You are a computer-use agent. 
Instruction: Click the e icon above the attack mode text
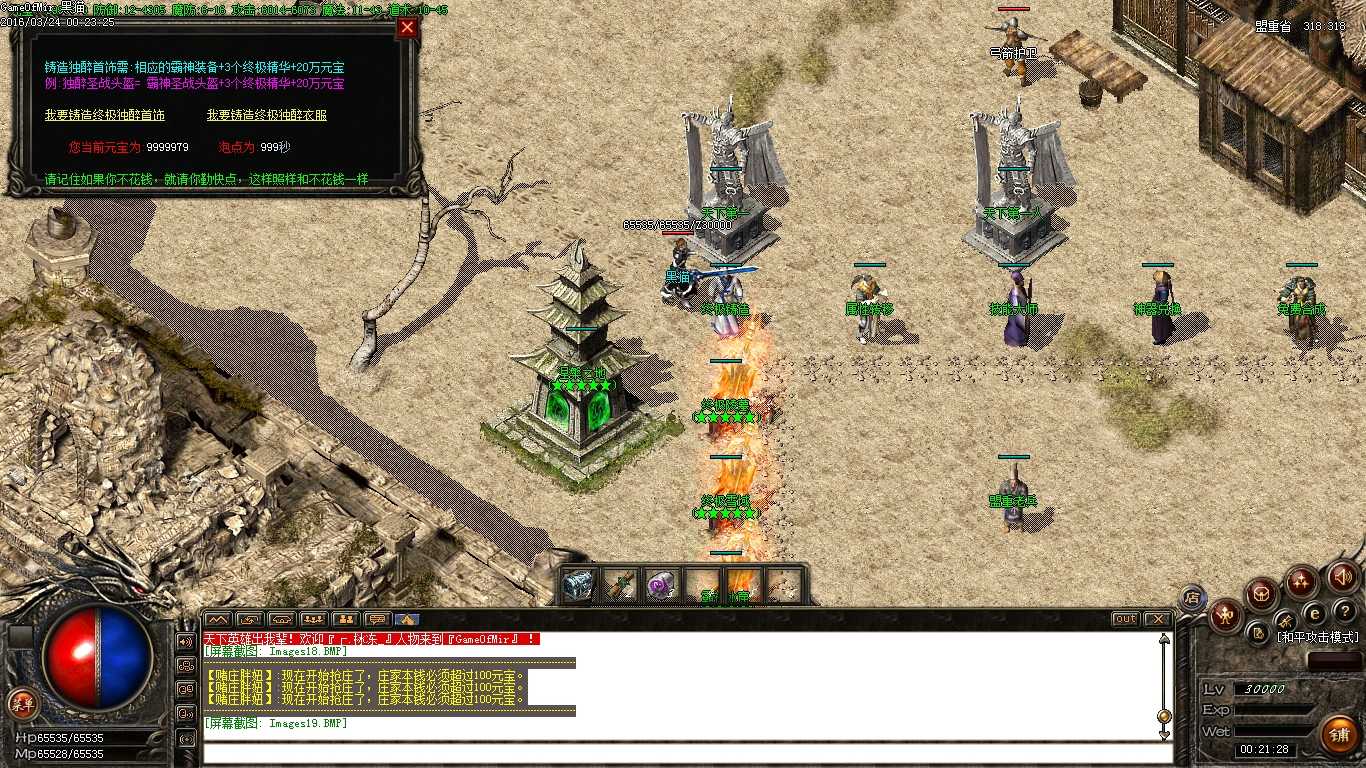1315,613
